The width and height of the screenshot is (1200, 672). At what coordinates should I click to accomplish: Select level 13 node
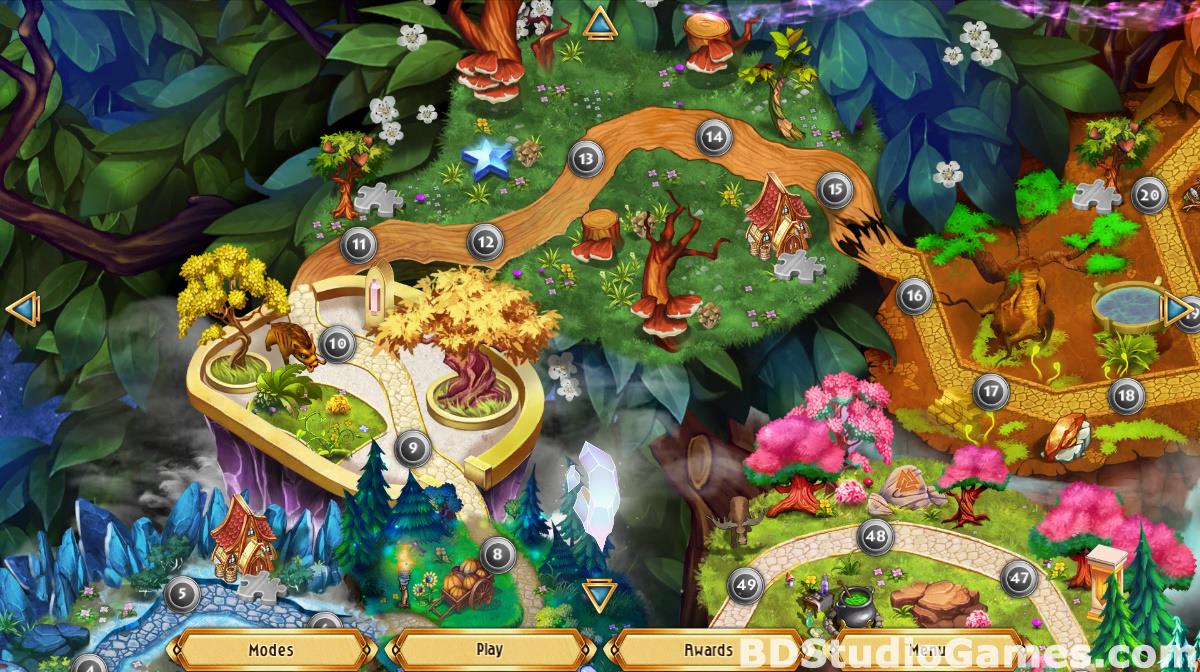[586, 157]
